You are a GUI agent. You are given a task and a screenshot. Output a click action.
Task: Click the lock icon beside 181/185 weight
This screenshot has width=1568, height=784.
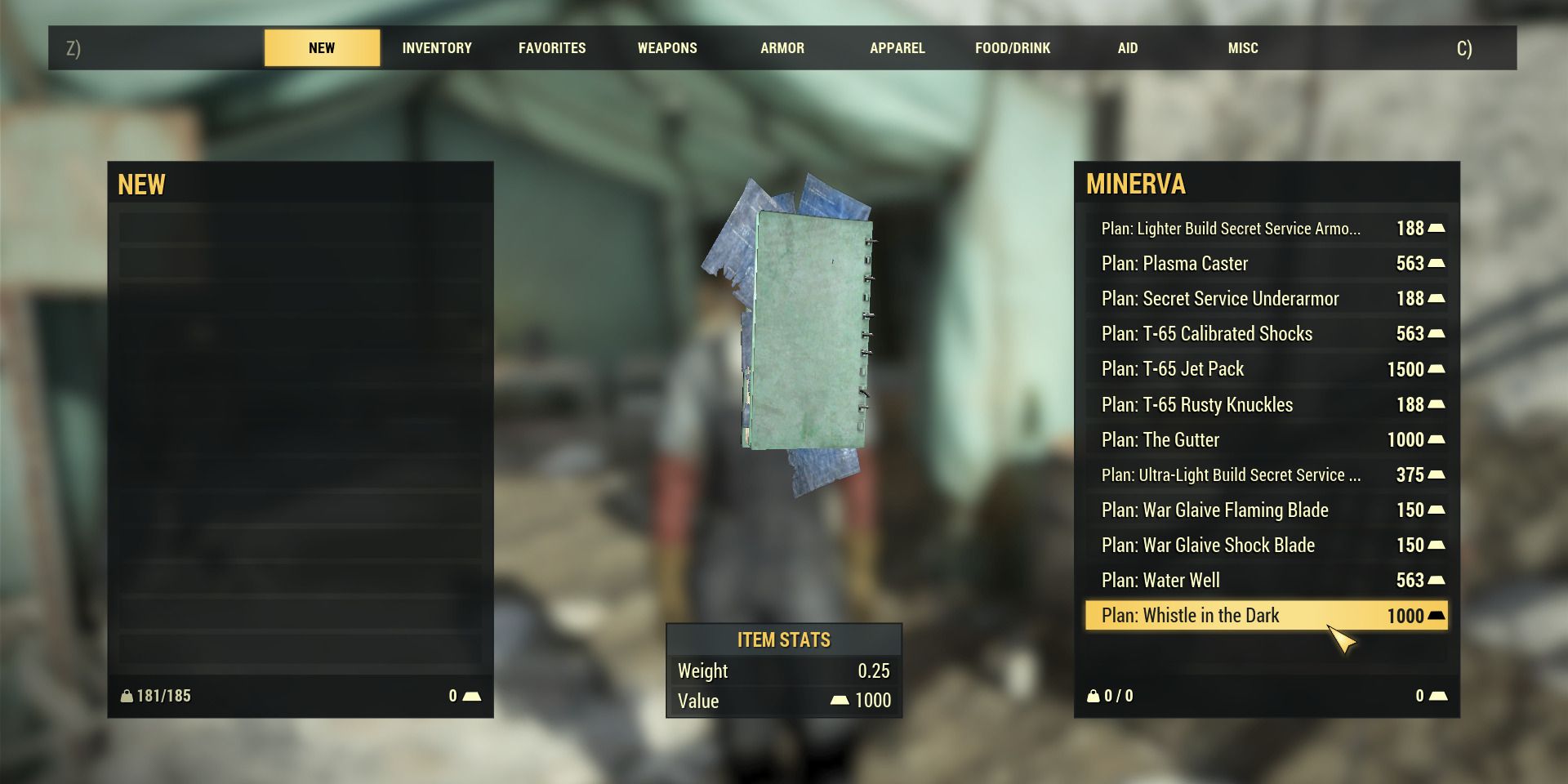coord(127,696)
